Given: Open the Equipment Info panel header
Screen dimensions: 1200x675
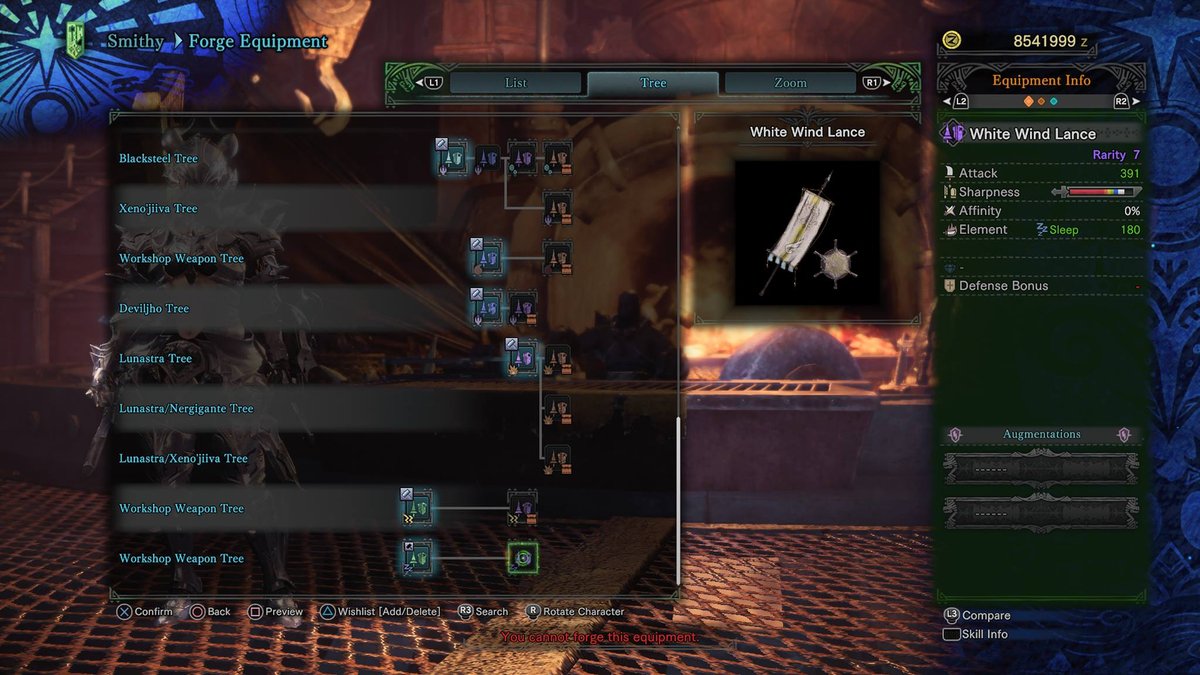Looking at the screenshot, I should (1040, 80).
